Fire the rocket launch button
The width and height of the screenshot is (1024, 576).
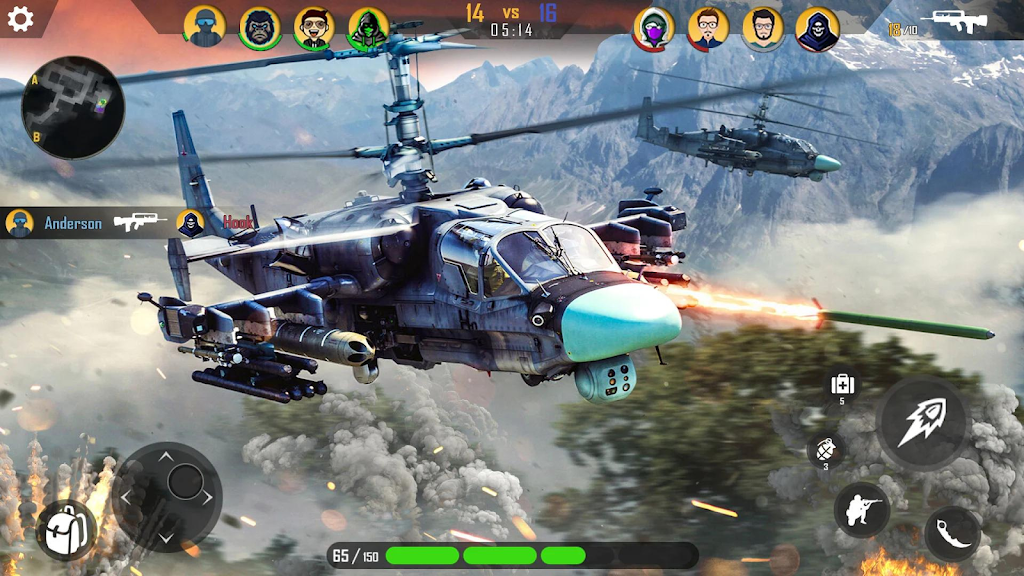pyautogui.click(x=921, y=423)
